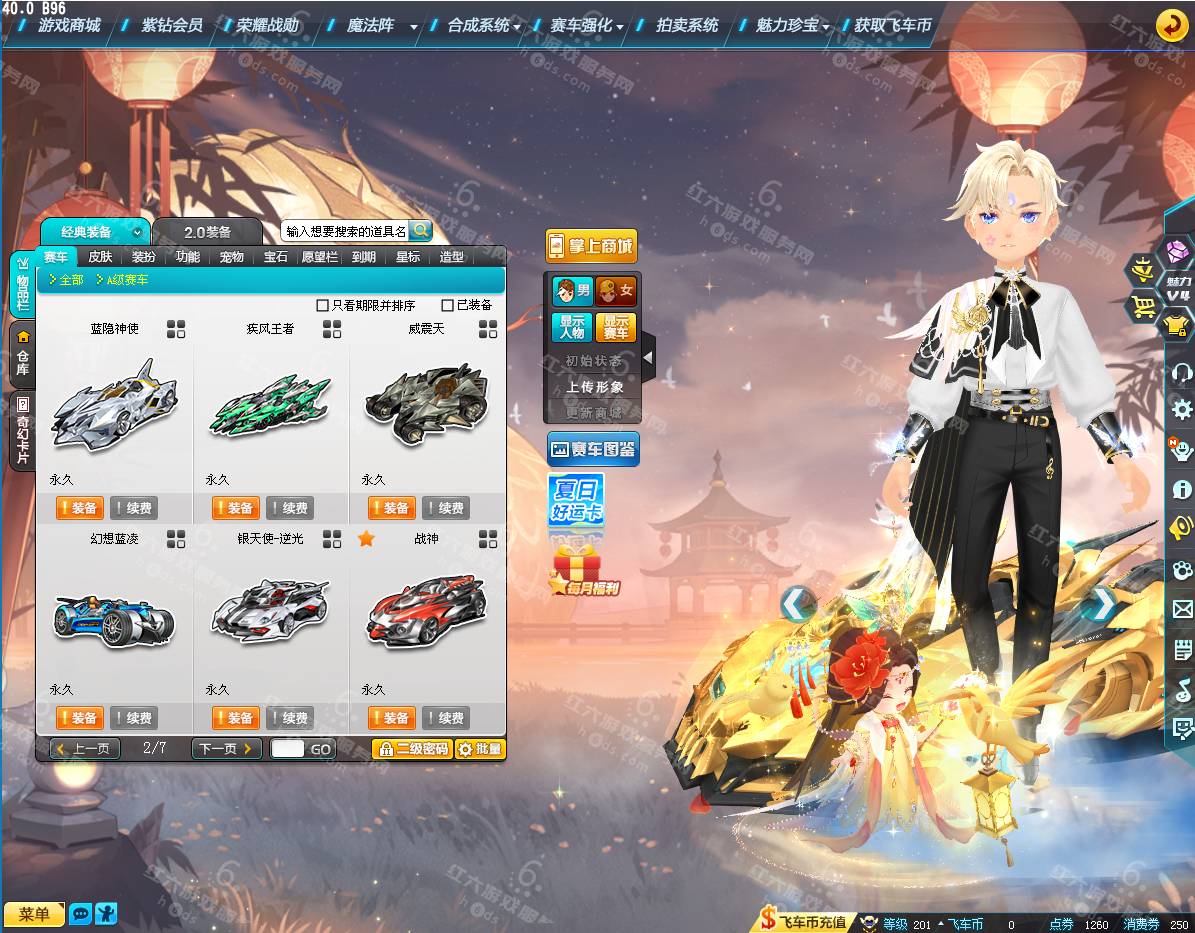Viewport: 1195px width, 933px height.
Task: Open the 拍卖系统 auction menu
Action: (x=687, y=26)
